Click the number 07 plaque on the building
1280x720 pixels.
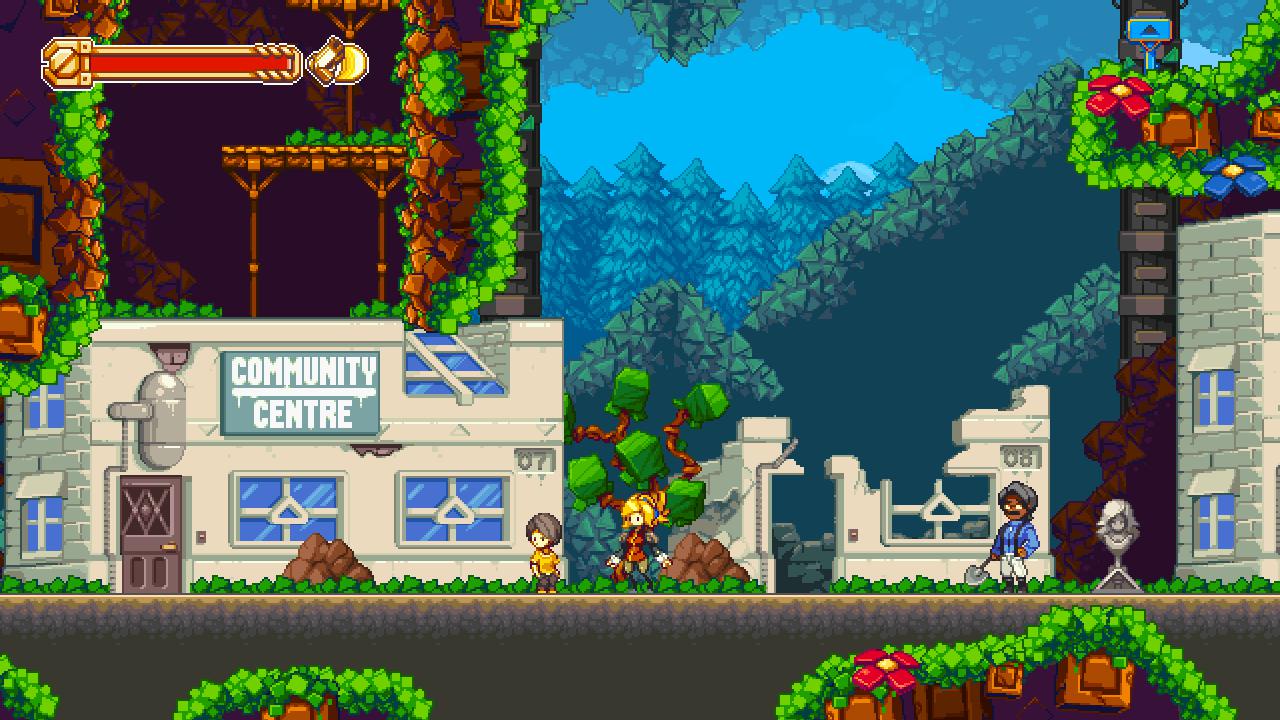[533, 459]
